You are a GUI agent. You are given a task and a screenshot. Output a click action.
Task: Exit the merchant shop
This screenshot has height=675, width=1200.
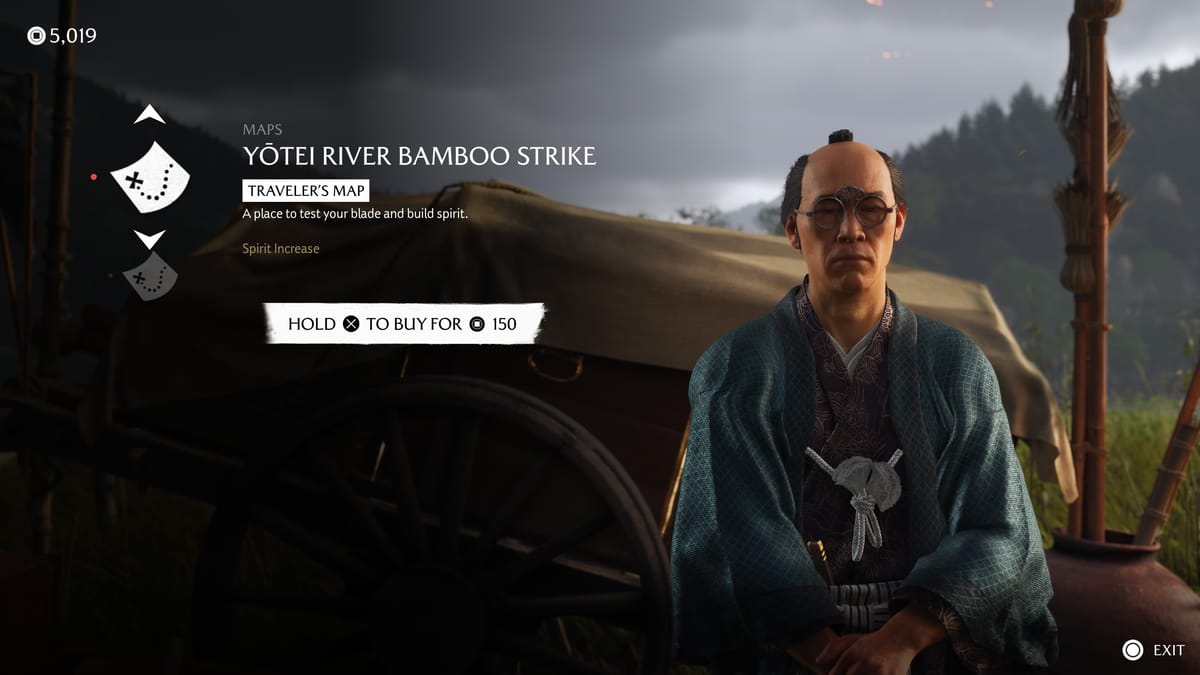point(1153,650)
